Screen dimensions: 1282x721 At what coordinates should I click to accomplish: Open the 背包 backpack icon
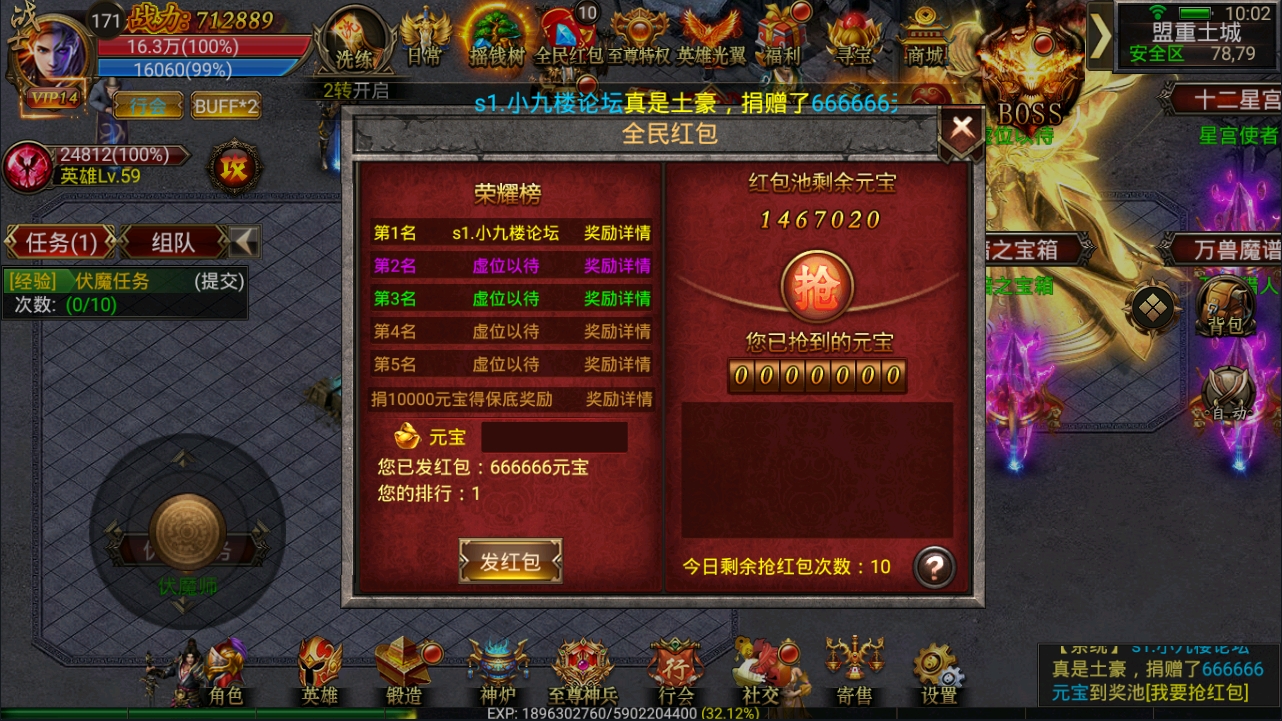coord(1227,310)
